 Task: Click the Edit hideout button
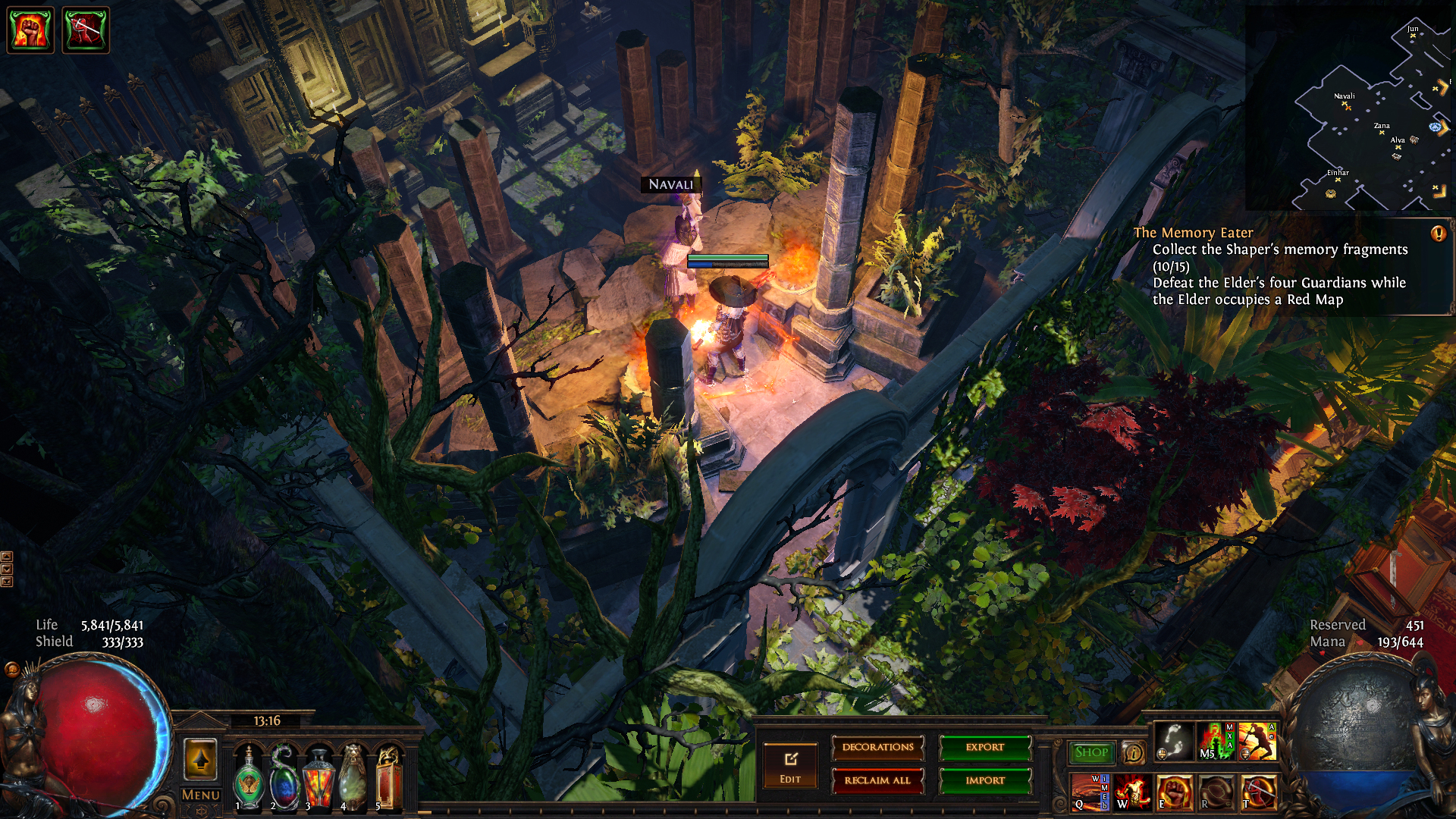tap(790, 766)
